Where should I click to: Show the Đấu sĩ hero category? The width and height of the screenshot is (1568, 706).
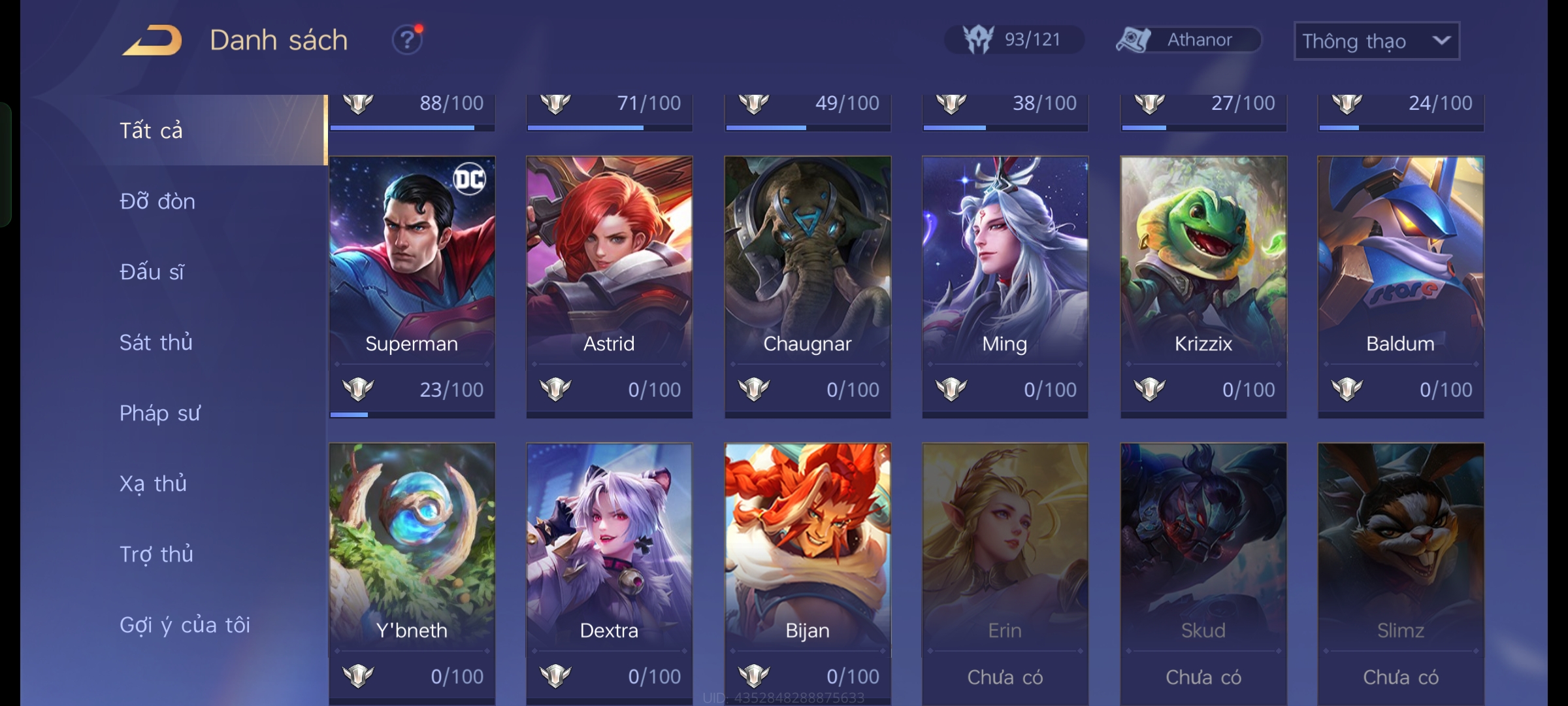(152, 272)
